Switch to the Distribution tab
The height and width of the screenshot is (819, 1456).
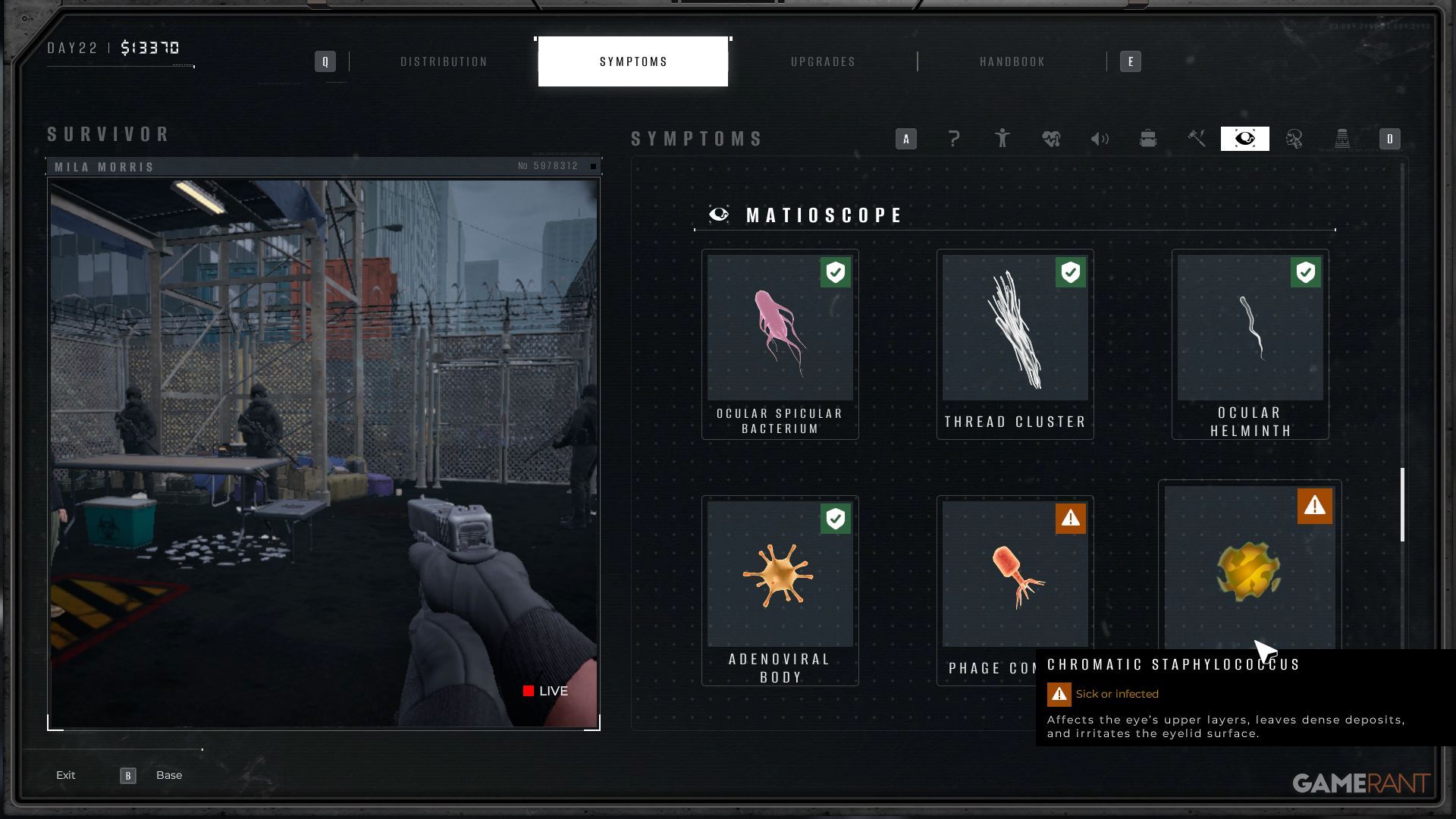coord(444,61)
